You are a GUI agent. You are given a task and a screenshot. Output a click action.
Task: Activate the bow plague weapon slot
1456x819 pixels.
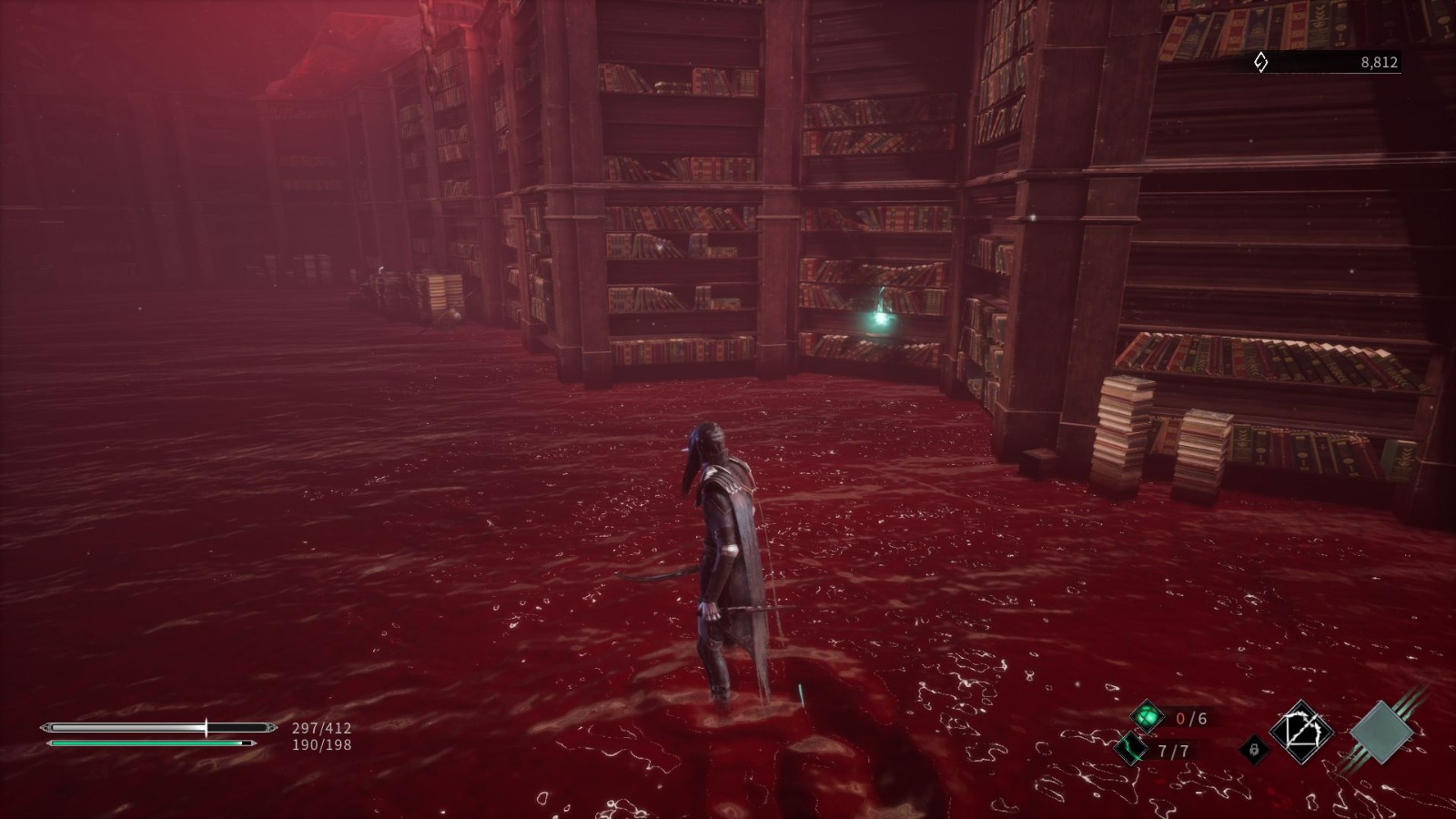(x=1301, y=732)
